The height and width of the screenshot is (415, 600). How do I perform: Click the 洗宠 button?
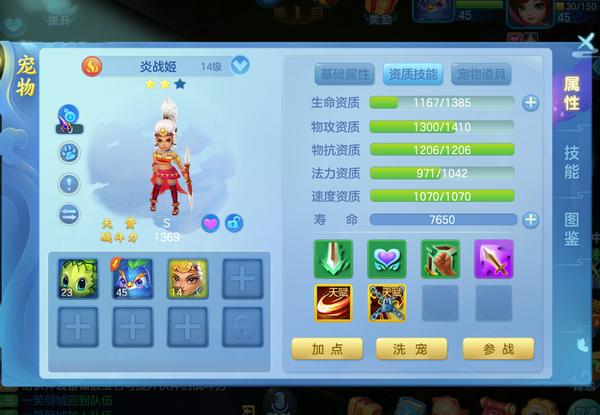click(x=411, y=348)
